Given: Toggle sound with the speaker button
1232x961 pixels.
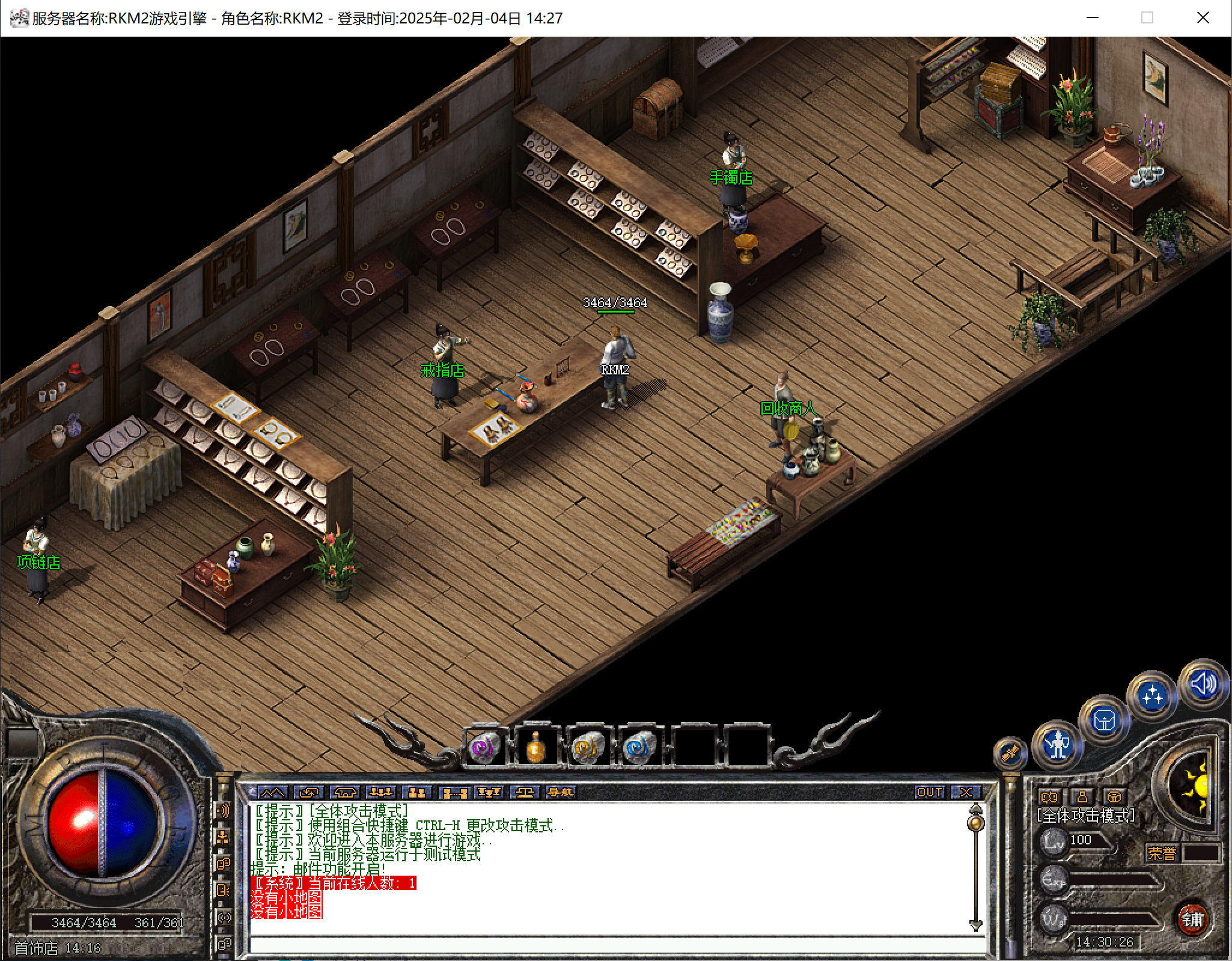Looking at the screenshot, I should coord(1203,684).
